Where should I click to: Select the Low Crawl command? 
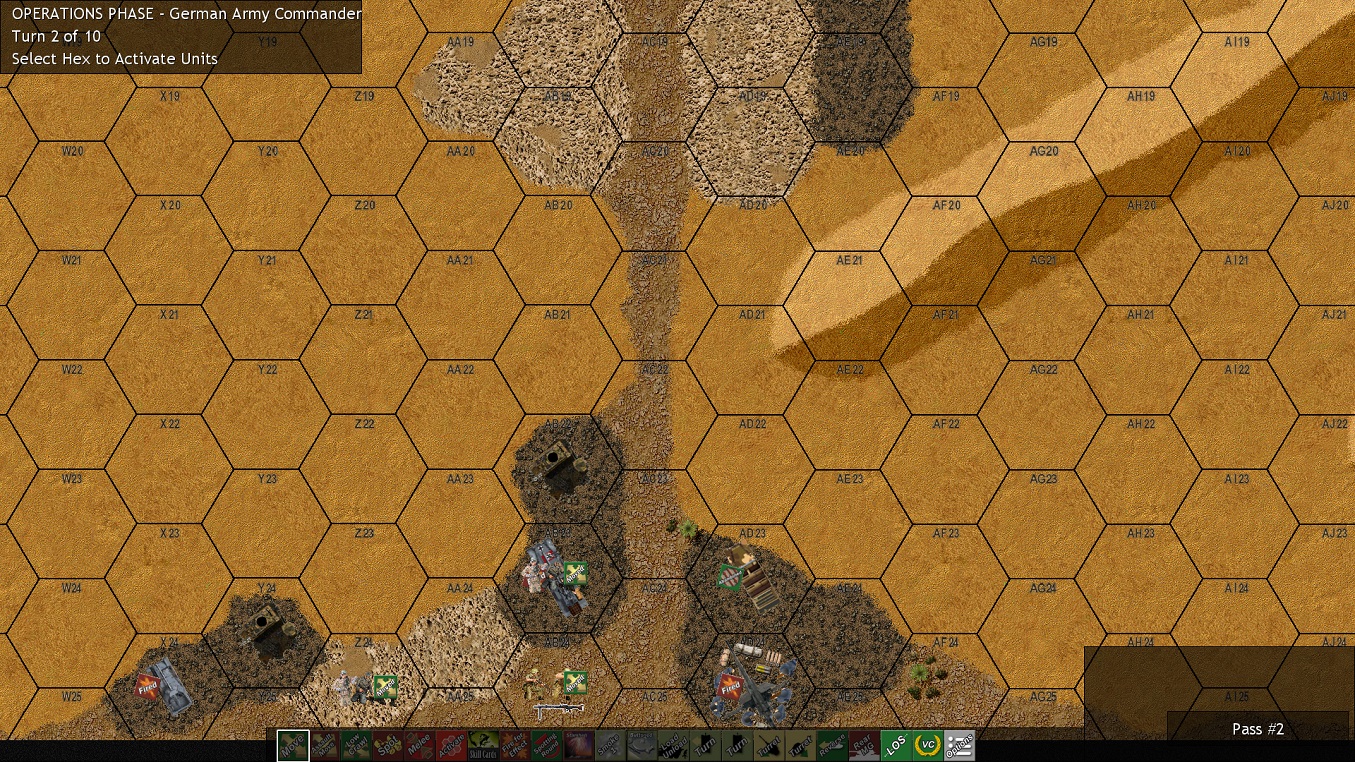(357, 745)
